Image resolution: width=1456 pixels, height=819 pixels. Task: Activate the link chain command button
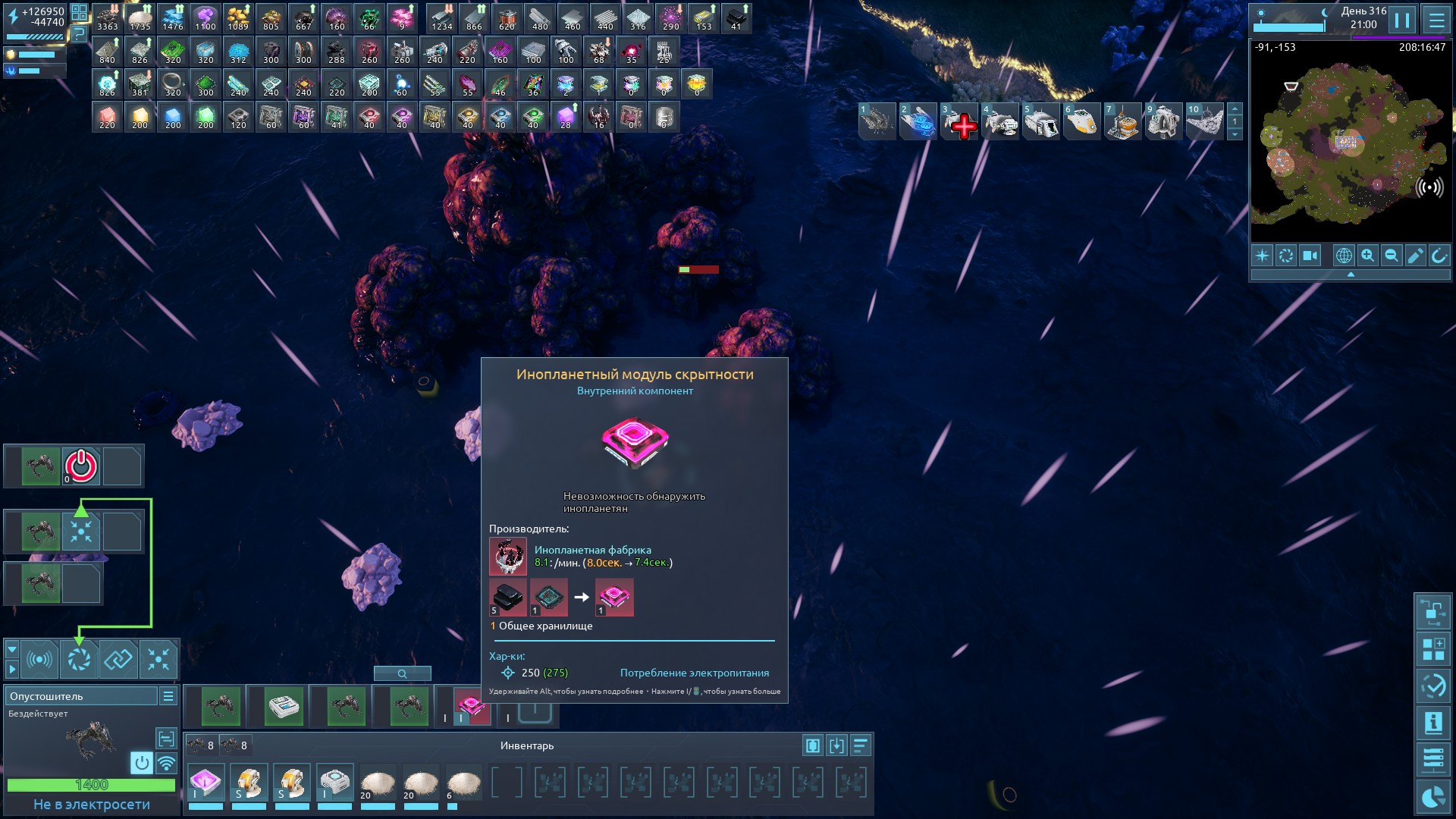coord(118,659)
